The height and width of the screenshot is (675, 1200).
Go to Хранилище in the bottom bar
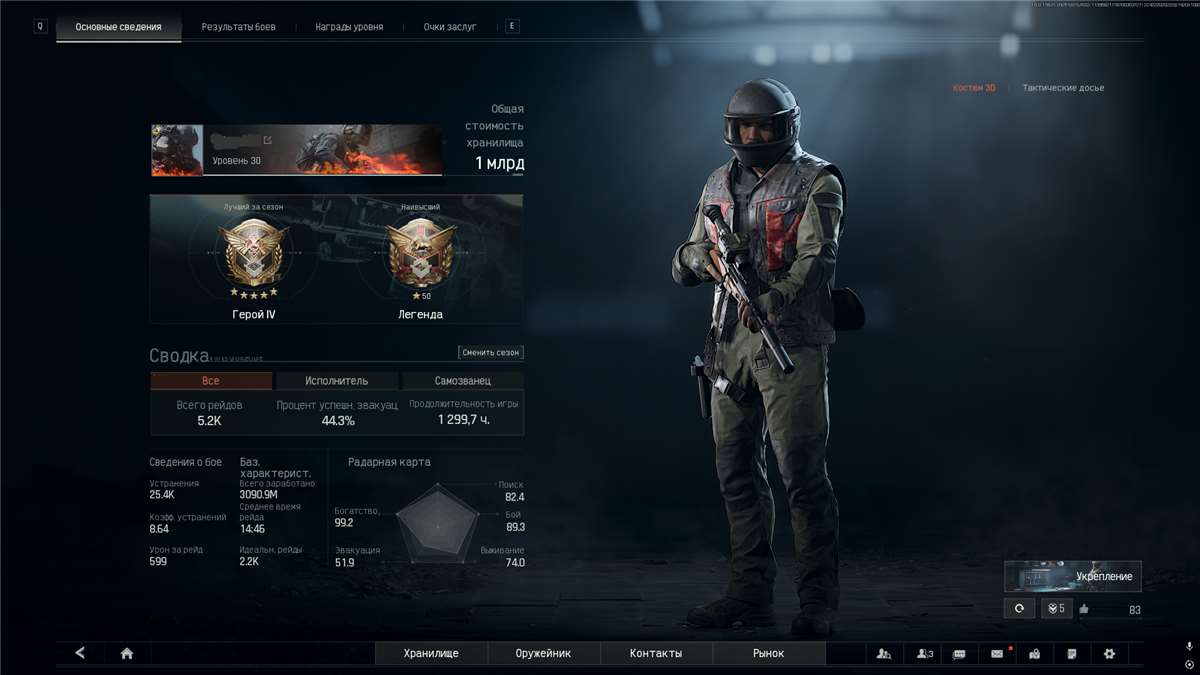(x=431, y=653)
